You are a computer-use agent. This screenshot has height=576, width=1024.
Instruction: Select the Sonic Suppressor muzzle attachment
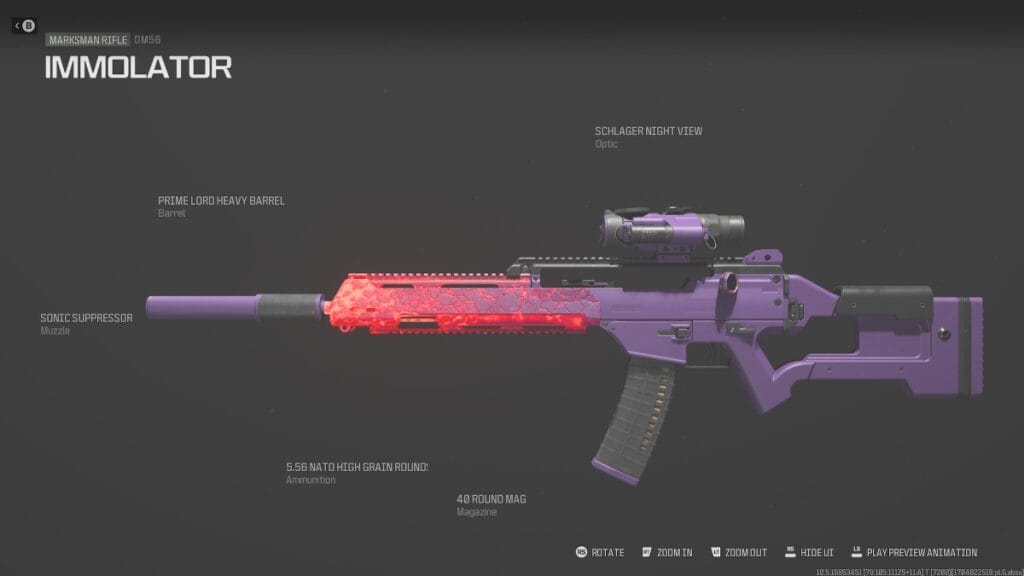(x=86, y=318)
